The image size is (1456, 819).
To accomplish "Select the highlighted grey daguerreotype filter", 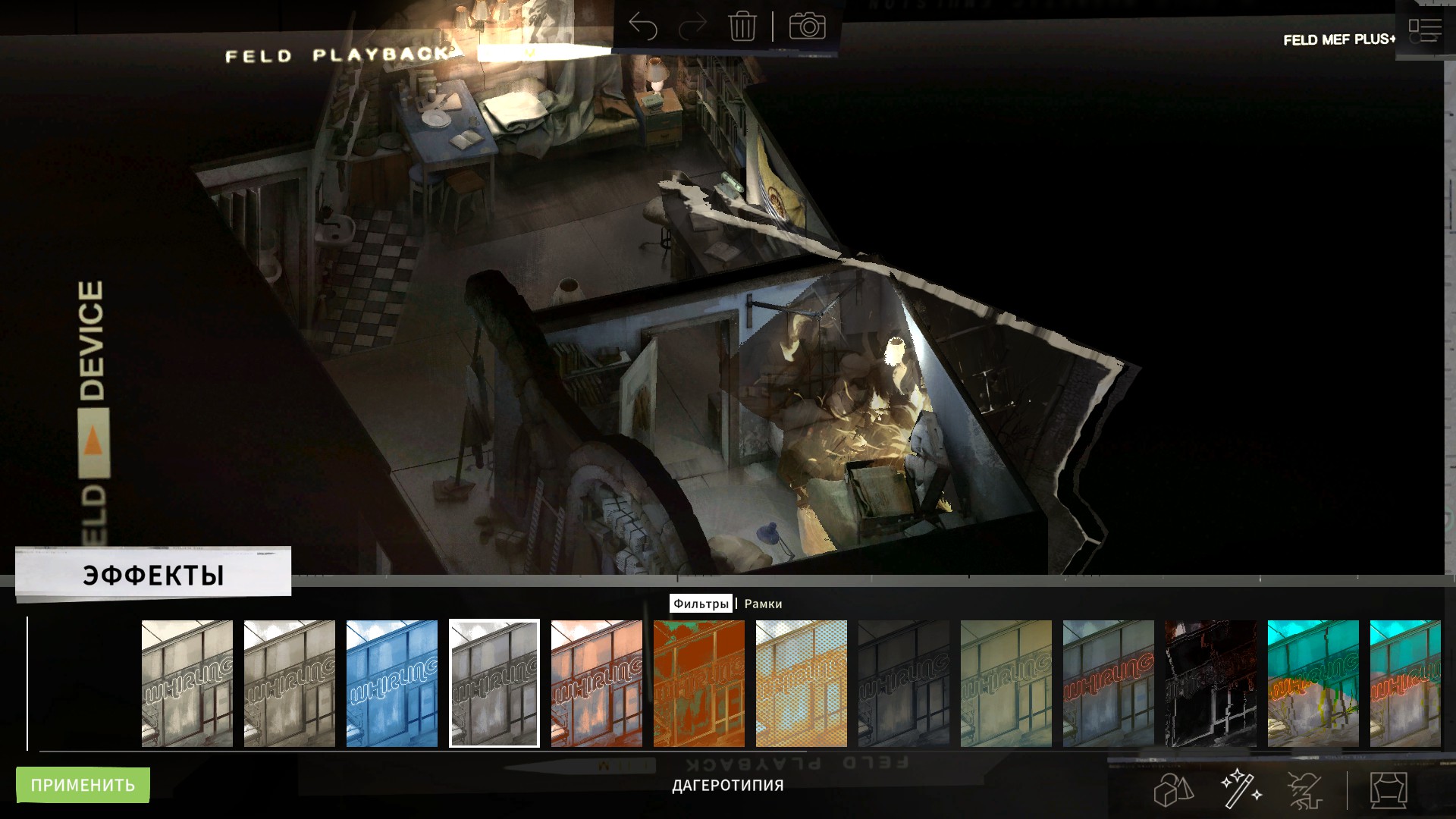I will point(494,683).
